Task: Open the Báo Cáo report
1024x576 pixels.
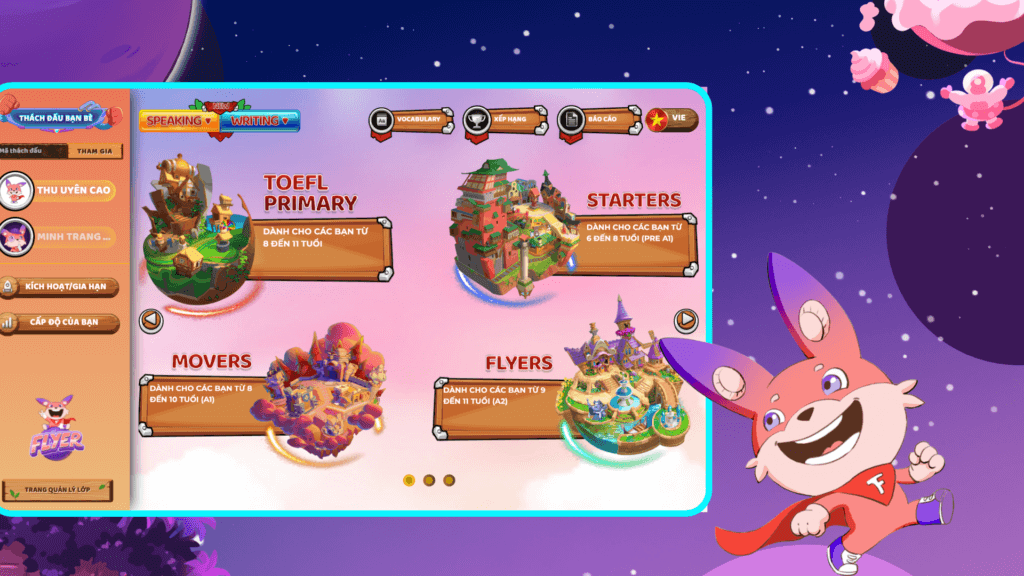Action: 597,120
